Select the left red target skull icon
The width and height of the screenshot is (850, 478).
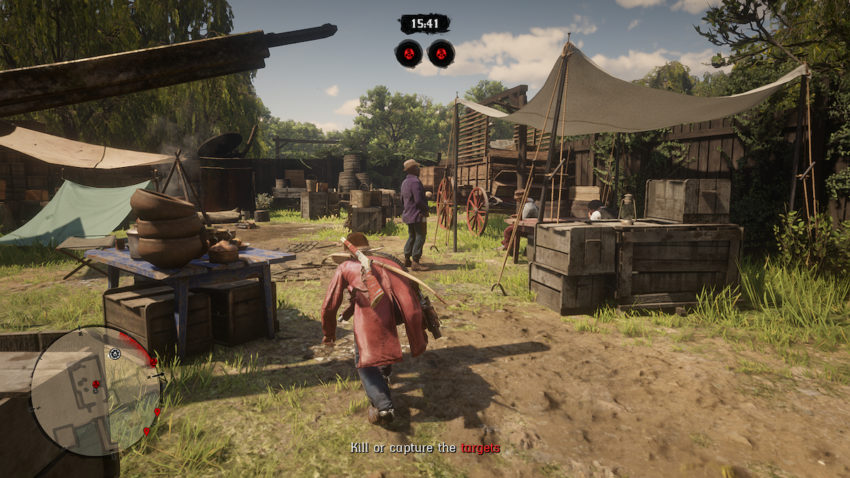[408, 53]
